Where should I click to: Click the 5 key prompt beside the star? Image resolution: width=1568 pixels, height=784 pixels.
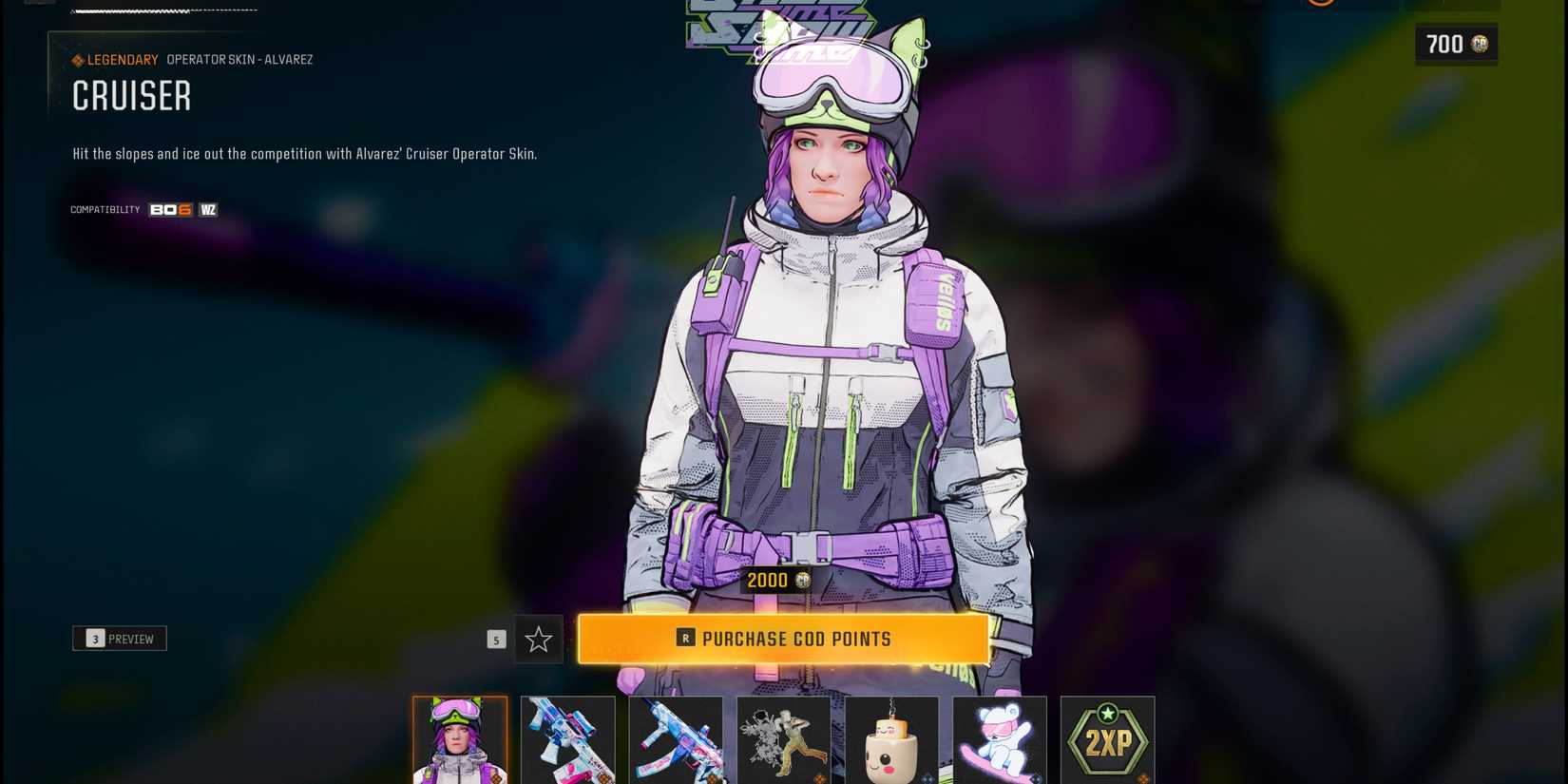coord(496,640)
